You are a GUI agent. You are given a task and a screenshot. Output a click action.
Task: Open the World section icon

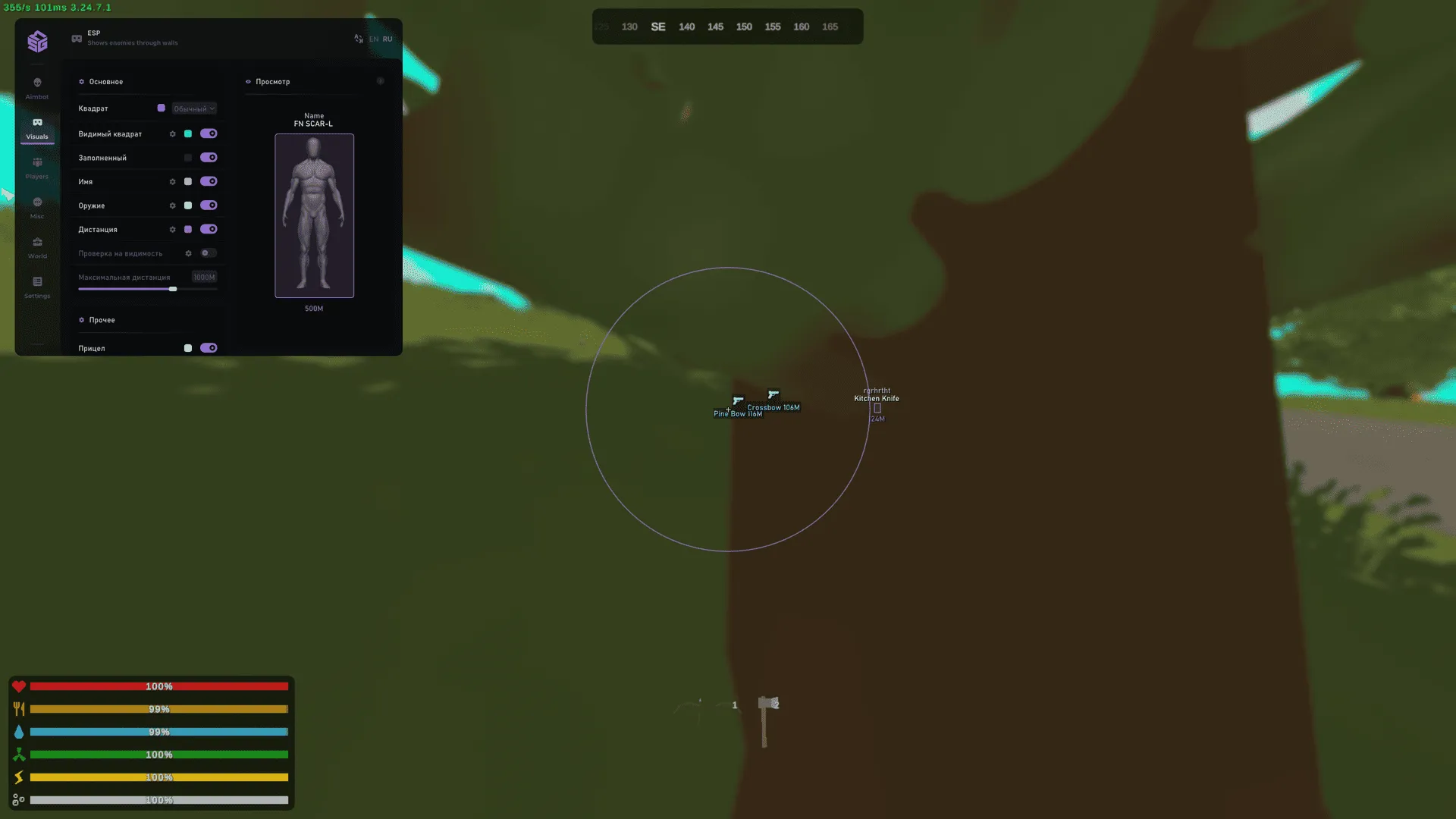tap(37, 244)
